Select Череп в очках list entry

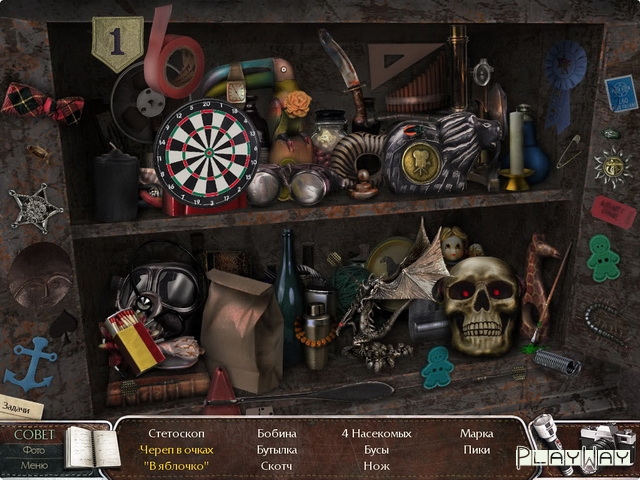coord(176,450)
